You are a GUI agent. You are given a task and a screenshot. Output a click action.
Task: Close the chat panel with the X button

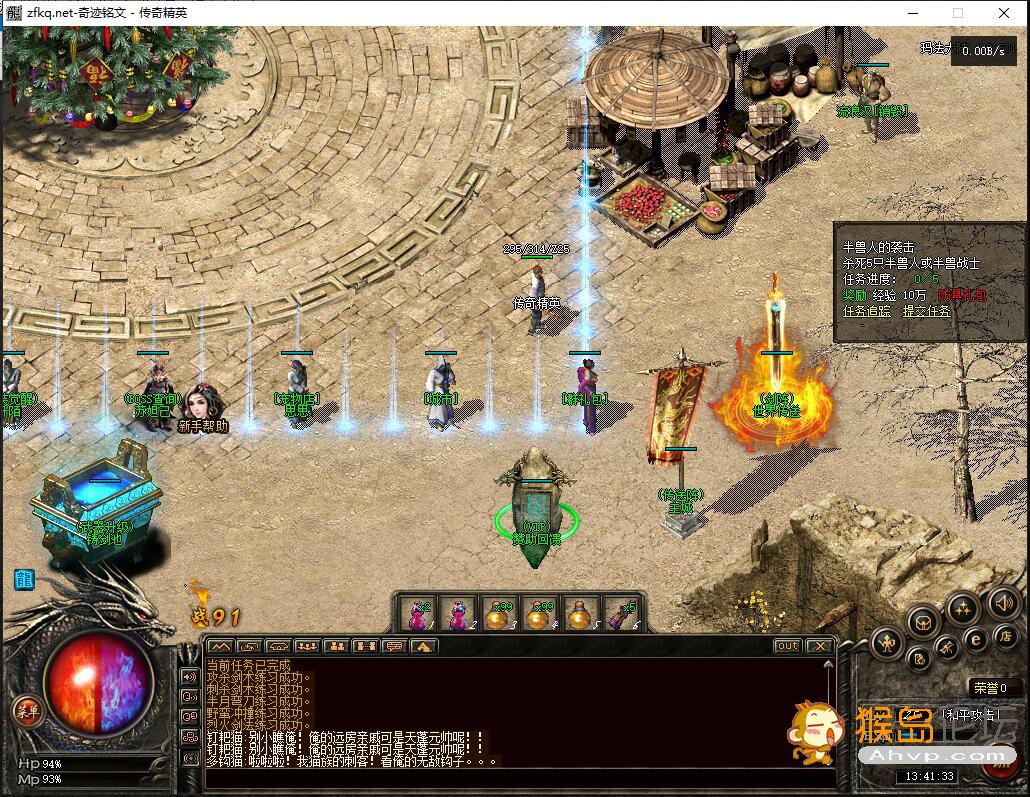click(x=820, y=646)
